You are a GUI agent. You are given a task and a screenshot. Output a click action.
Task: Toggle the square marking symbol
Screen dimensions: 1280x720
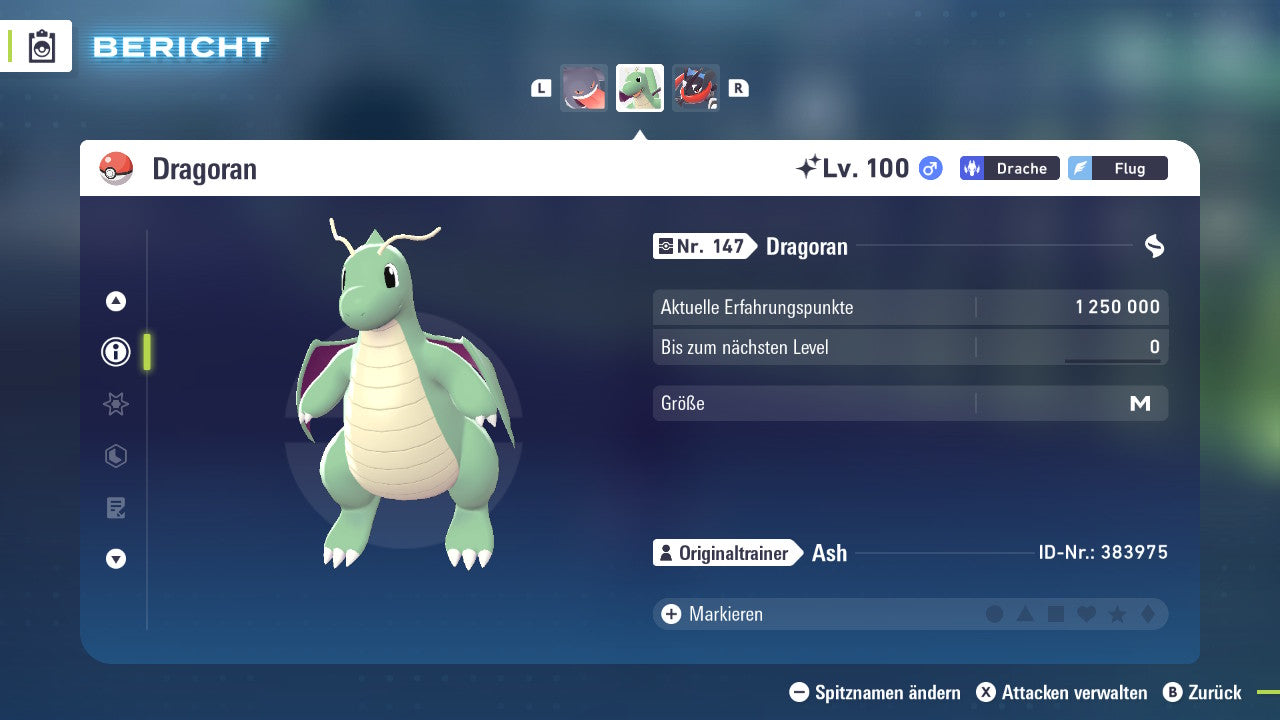pos(1056,614)
